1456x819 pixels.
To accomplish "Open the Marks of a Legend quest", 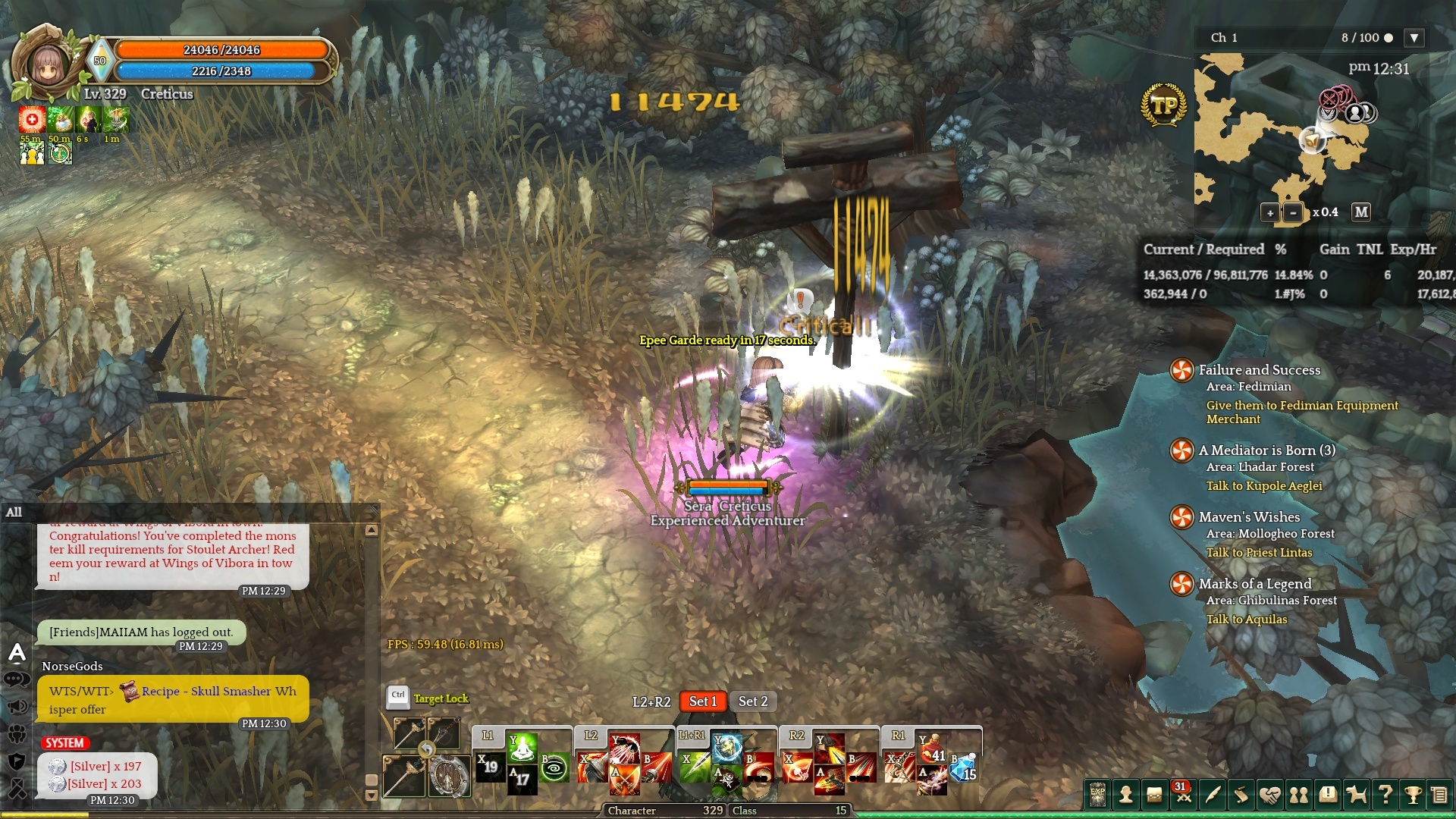I will tap(1254, 584).
